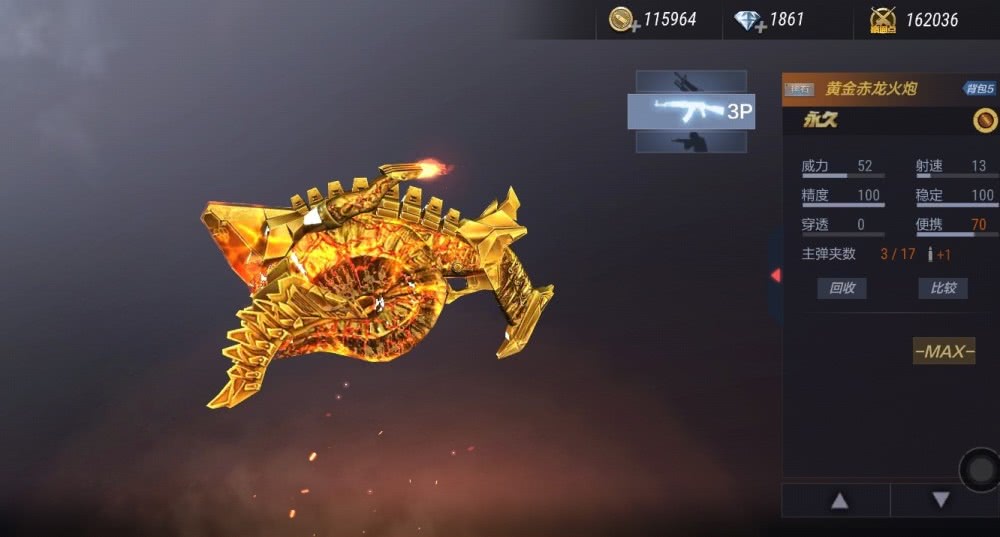This screenshot has height=537, width=1000.
Task: Click the -MAX- upgrade button
Action: click(x=943, y=351)
